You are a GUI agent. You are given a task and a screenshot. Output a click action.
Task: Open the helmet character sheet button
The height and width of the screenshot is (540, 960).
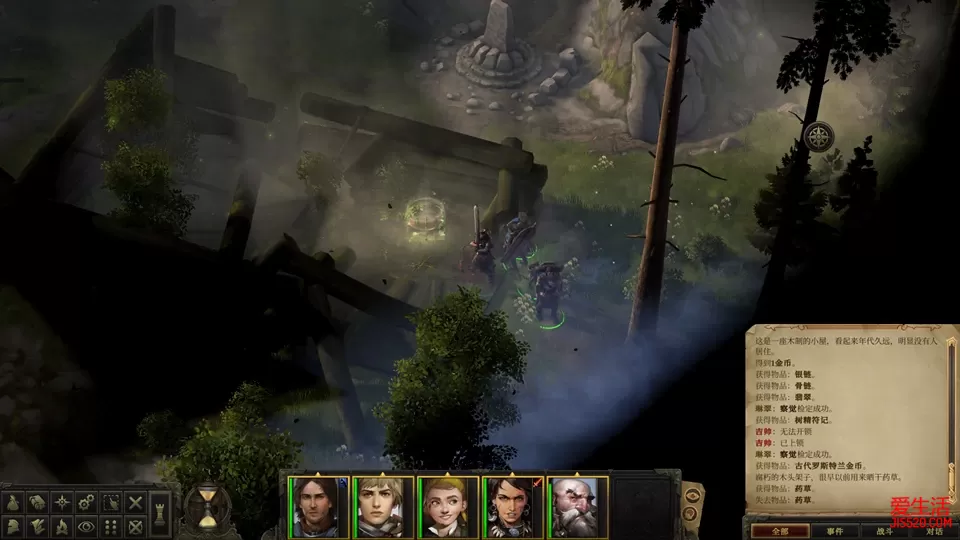[14, 526]
